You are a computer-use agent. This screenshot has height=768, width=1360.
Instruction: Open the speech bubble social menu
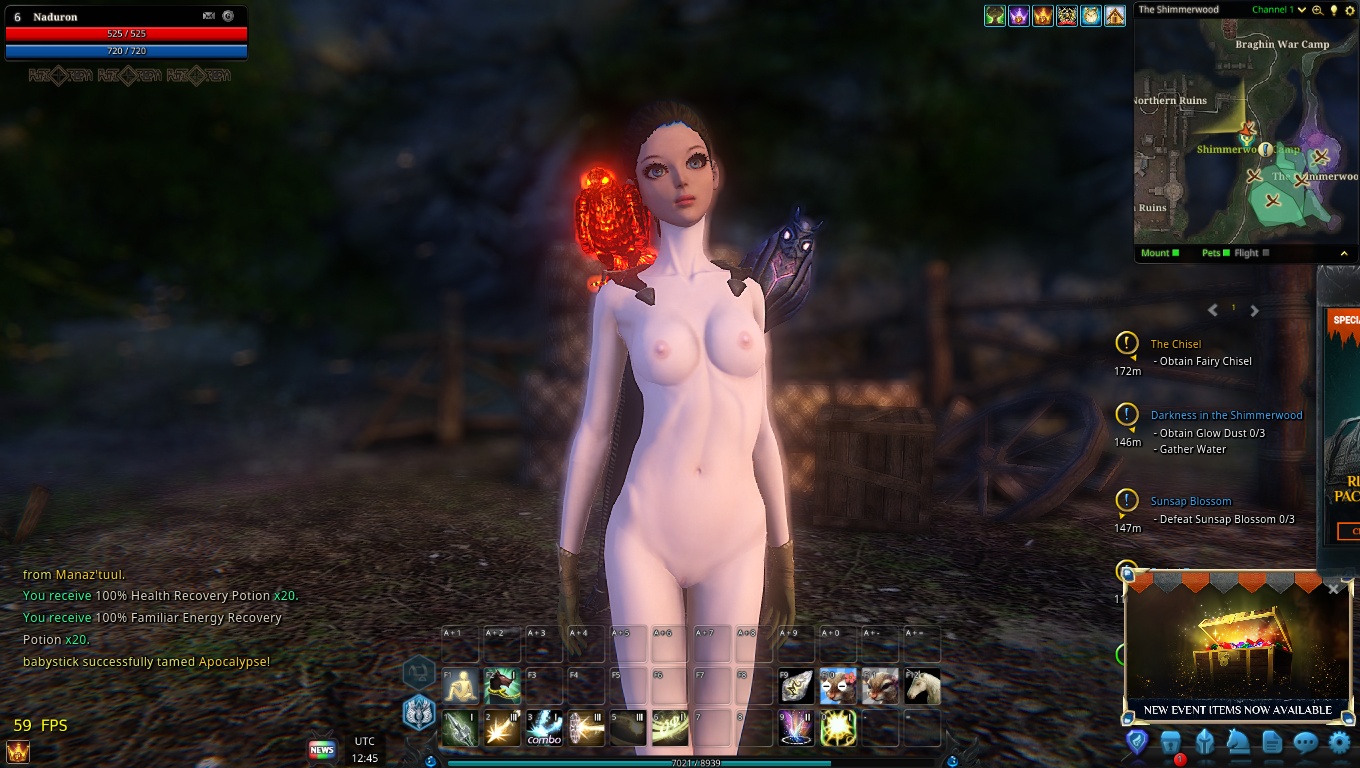(x=1305, y=742)
